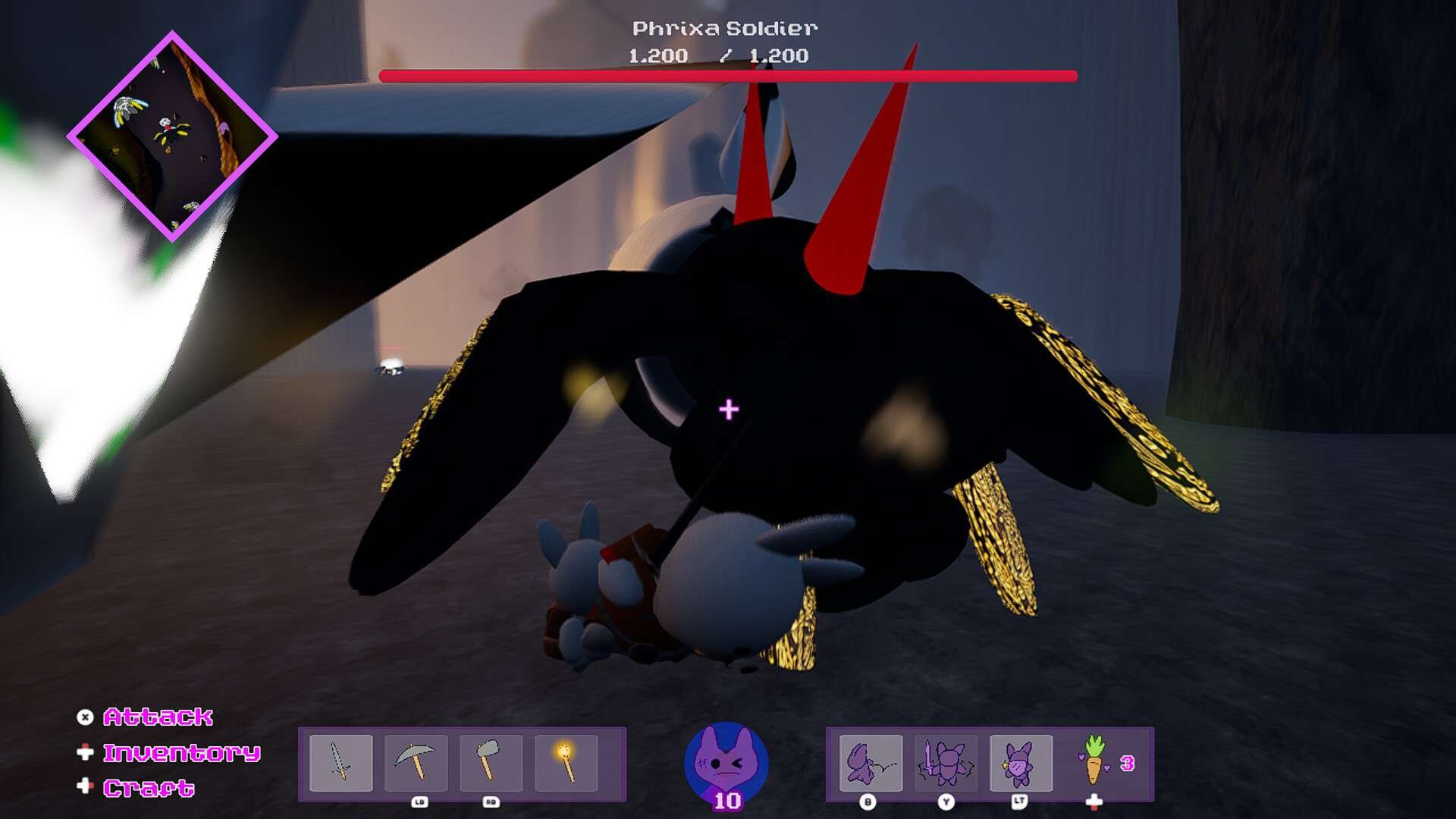Use the carrot healing item

pos(1094,761)
